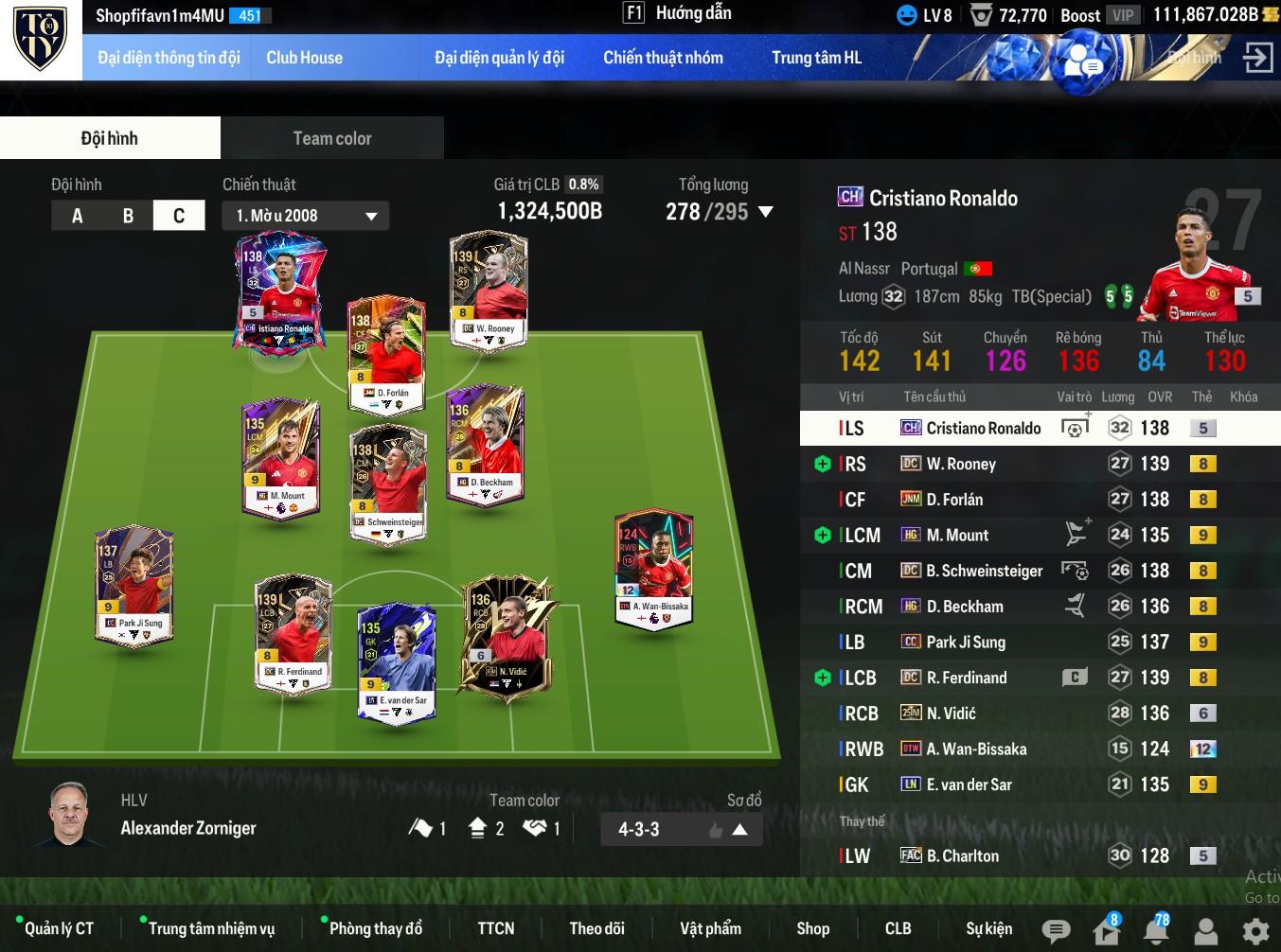Open the gear settings icon
1281x952 pixels.
point(1255,930)
